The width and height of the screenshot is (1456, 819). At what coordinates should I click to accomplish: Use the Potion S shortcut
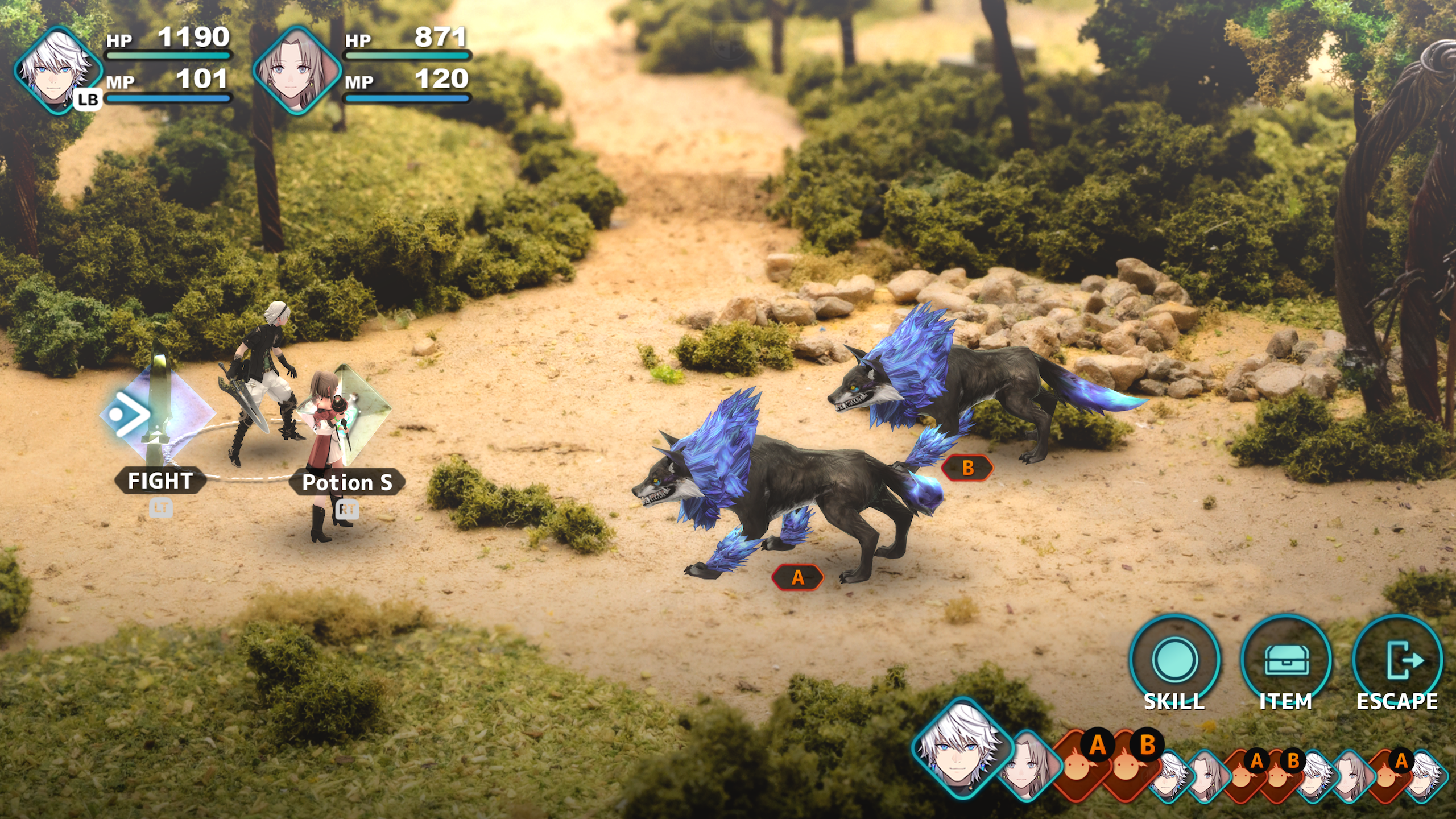click(346, 482)
